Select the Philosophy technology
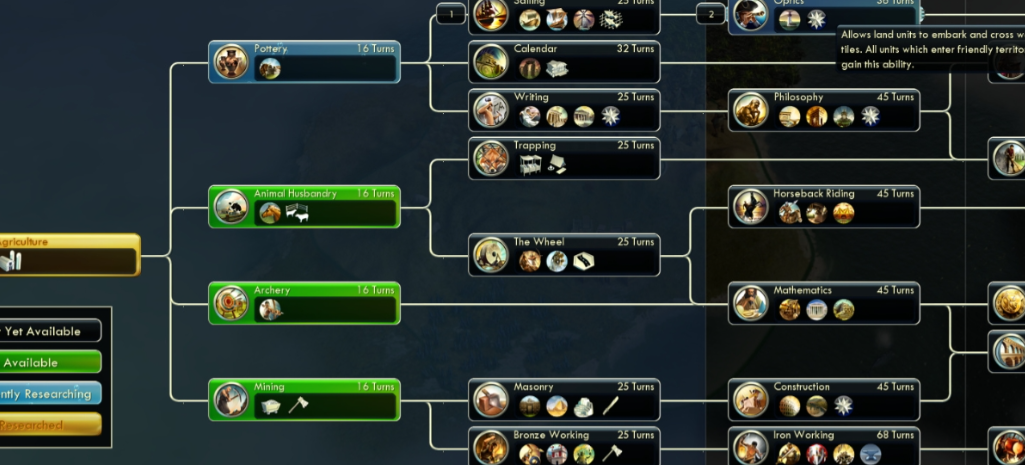1025x465 pixels. pyautogui.click(x=823, y=110)
